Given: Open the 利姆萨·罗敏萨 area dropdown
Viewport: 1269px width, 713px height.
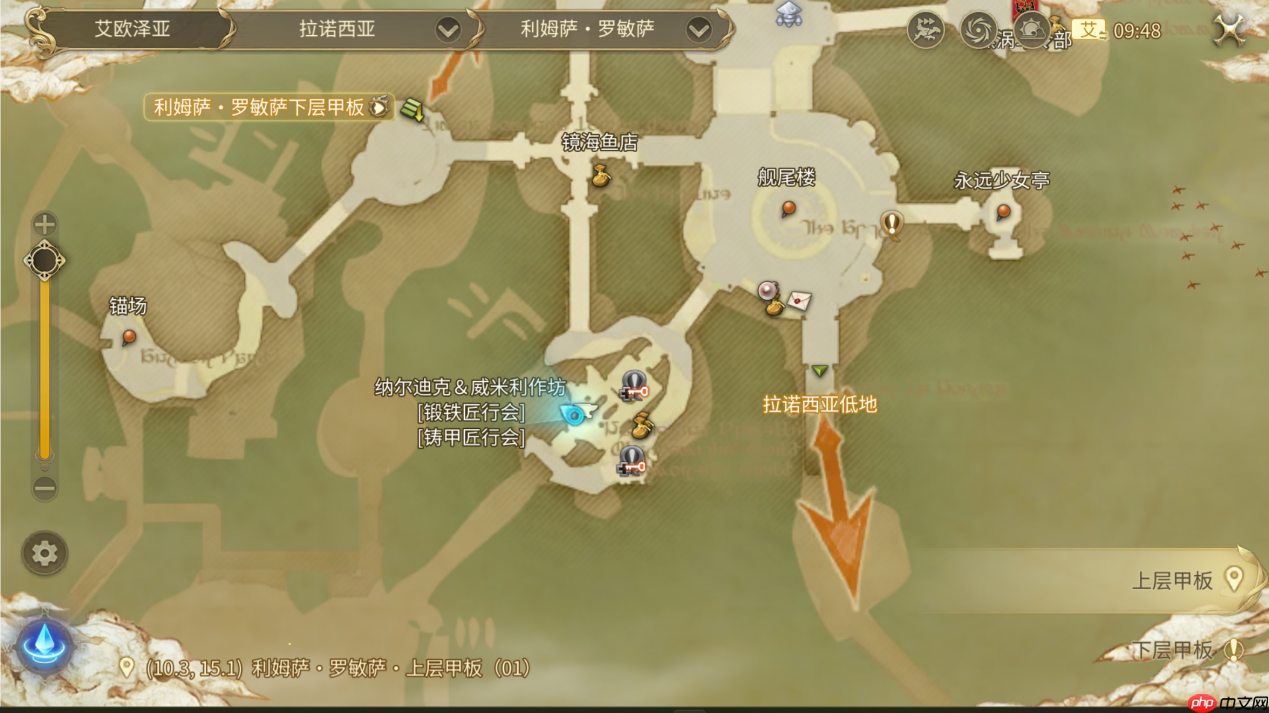Looking at the screenshot, I should tap(699, 30).
